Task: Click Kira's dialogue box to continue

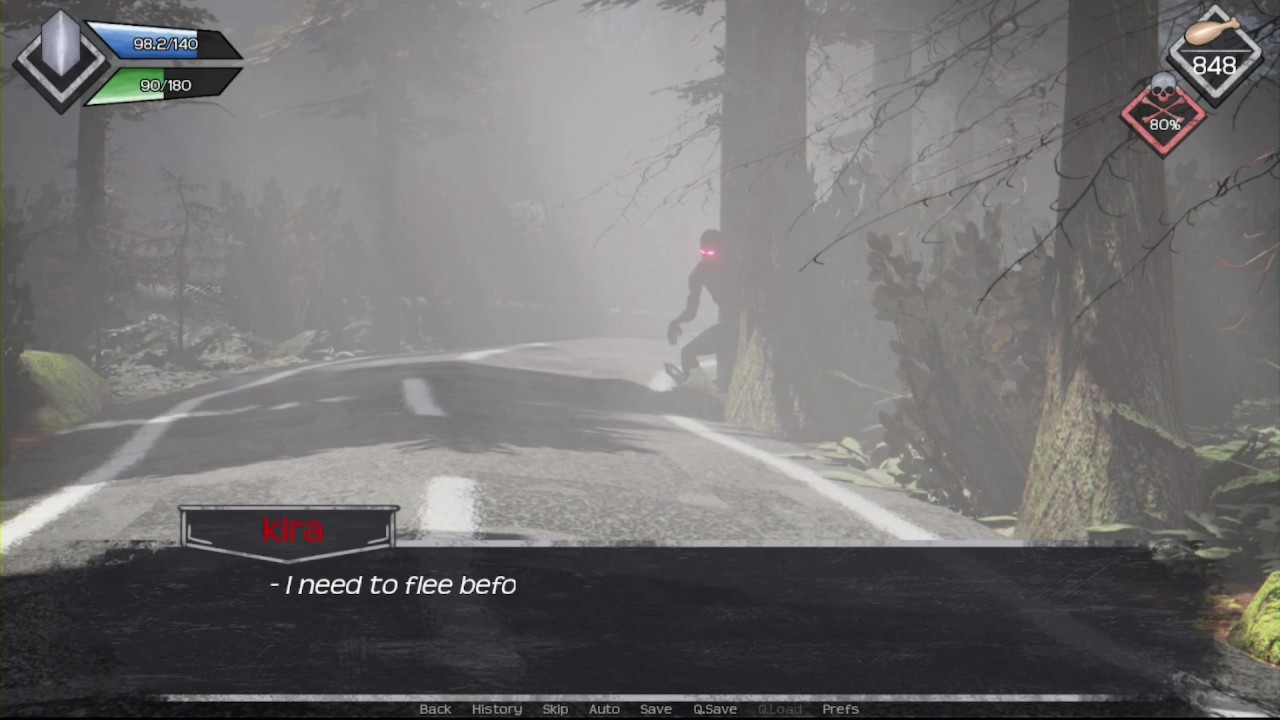Action: click(640, 620)
